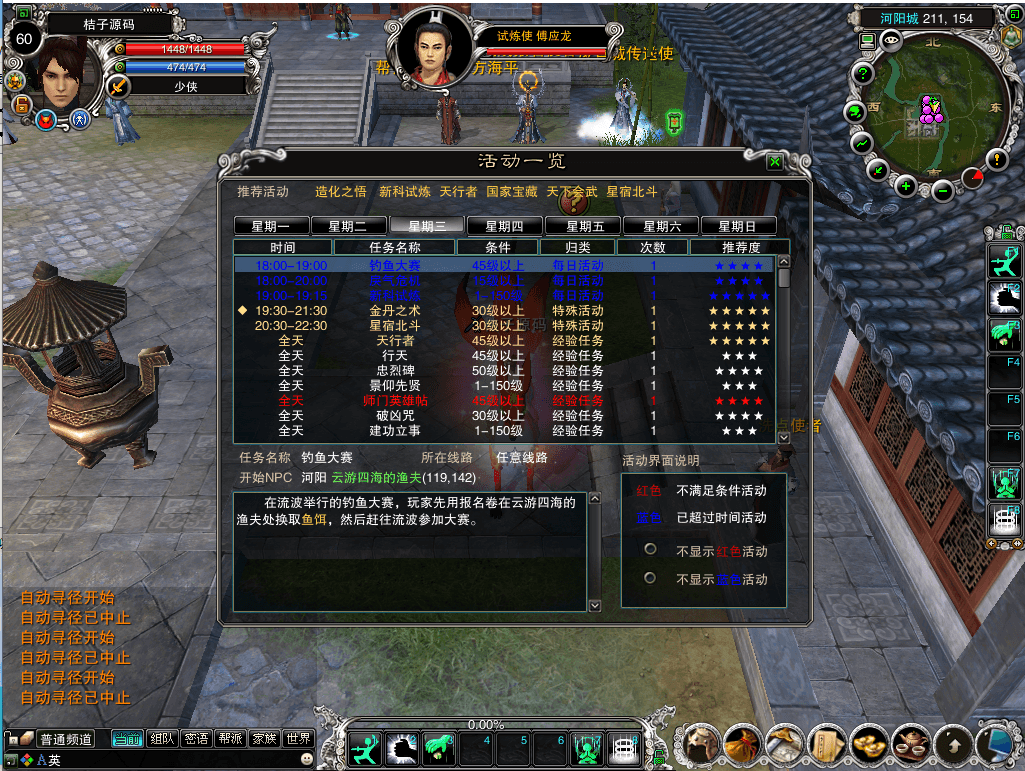Switch chat to the 帮派 channel
1025x771 pixels.
pyautogui.click(x=229, y=739)
